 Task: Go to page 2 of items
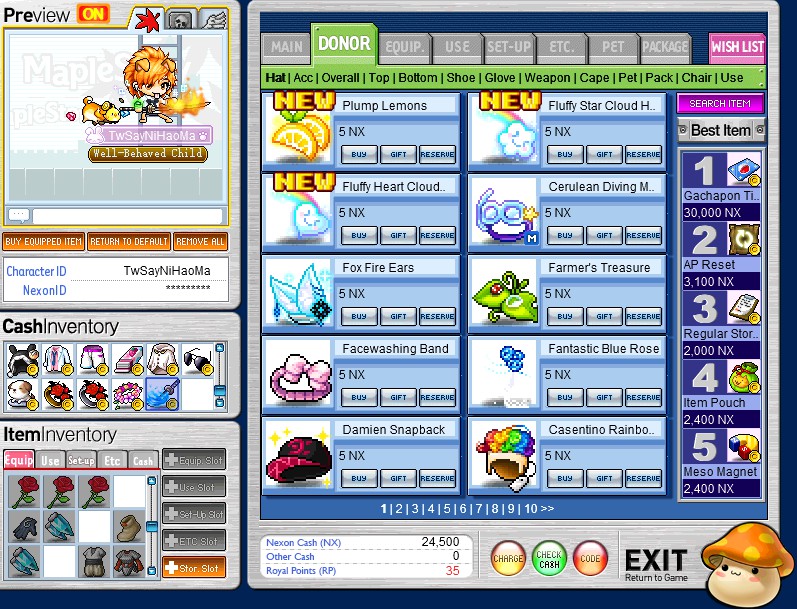point(397,509)
